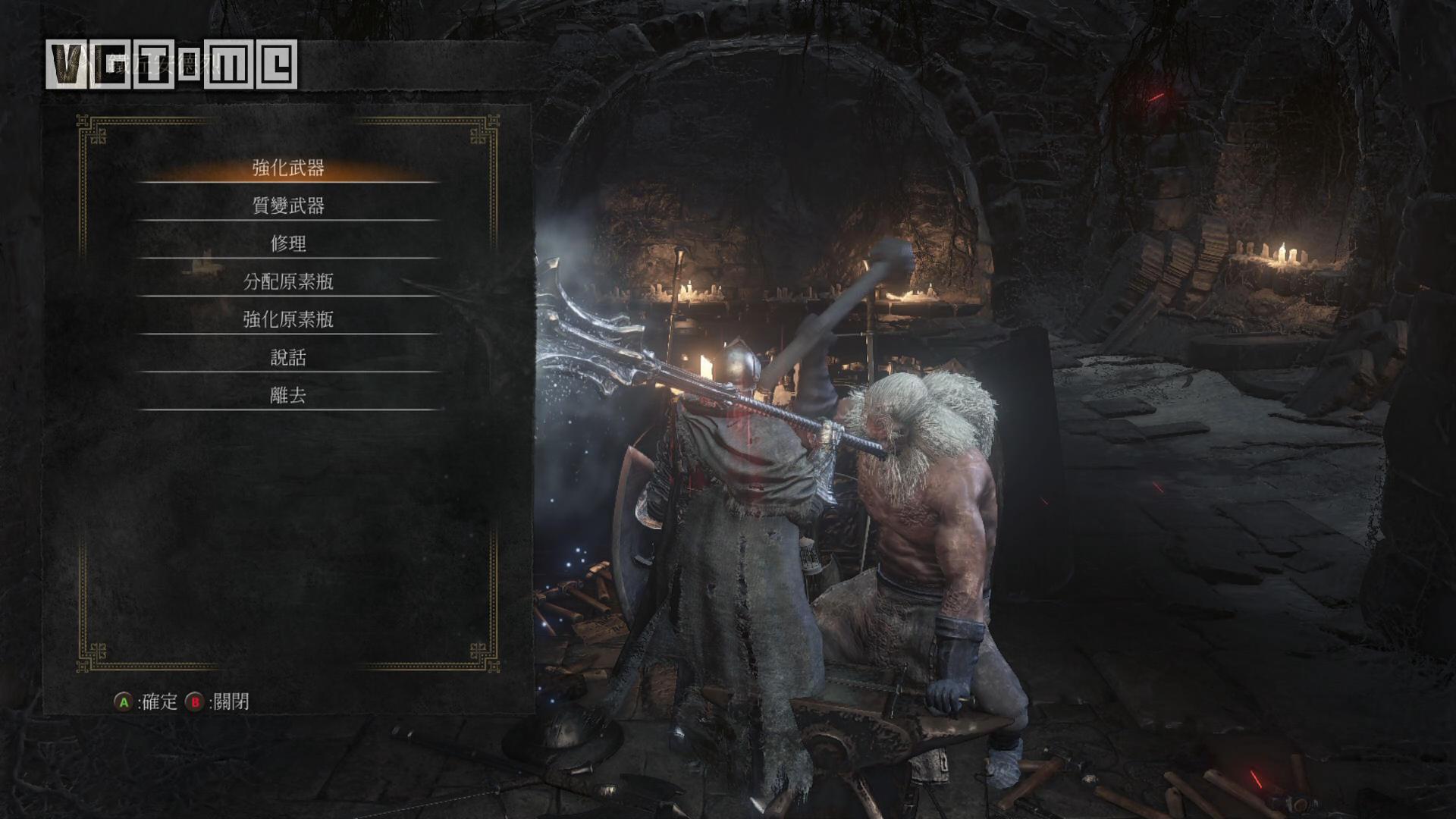The width and height of the screenshot is (1456, 819).
Task: Choose 強化原素瓶 (Reinforce Estus Flask)
Action: coord(288,319)
